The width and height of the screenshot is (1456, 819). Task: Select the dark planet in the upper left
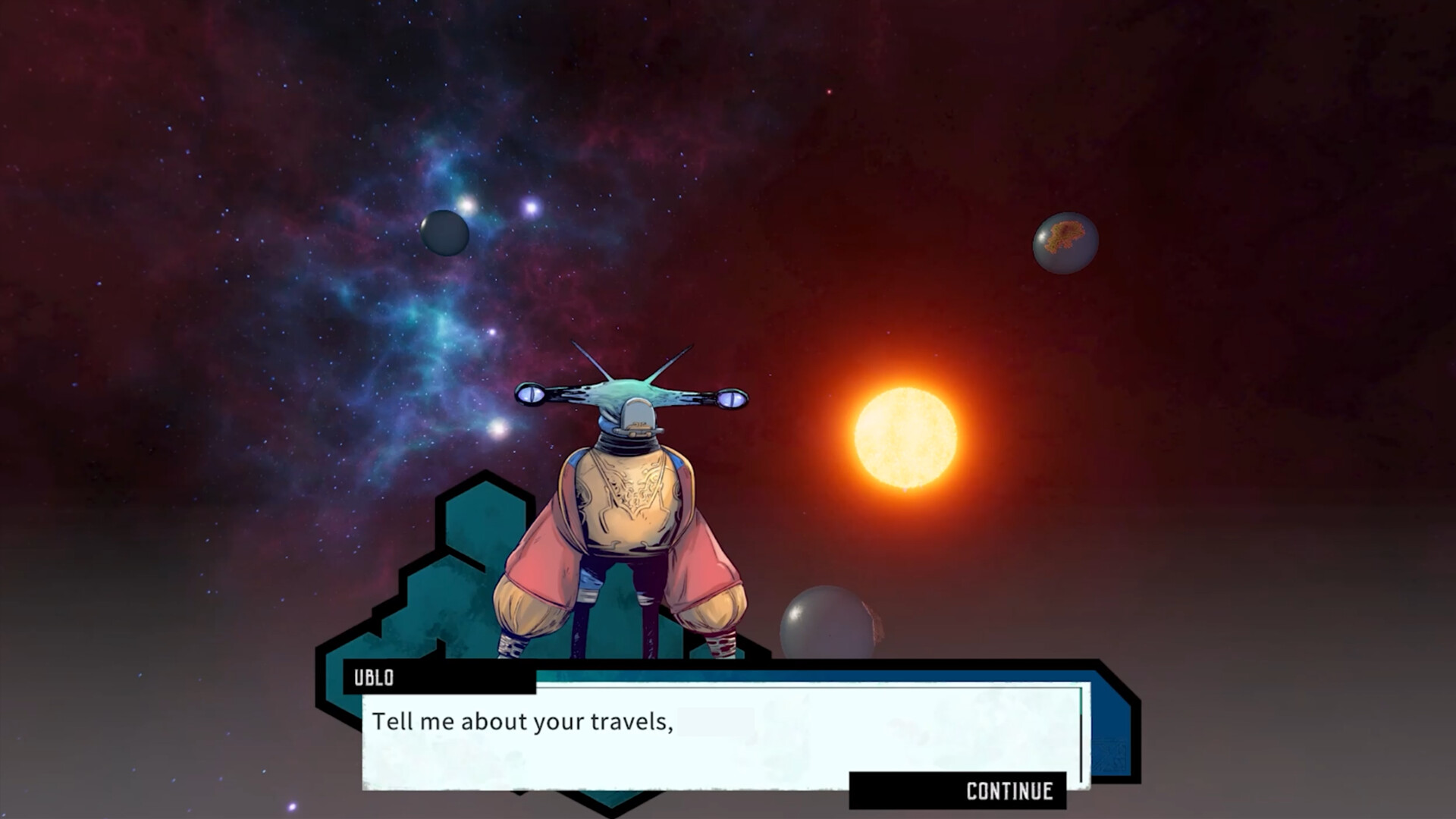coord(444,231)
